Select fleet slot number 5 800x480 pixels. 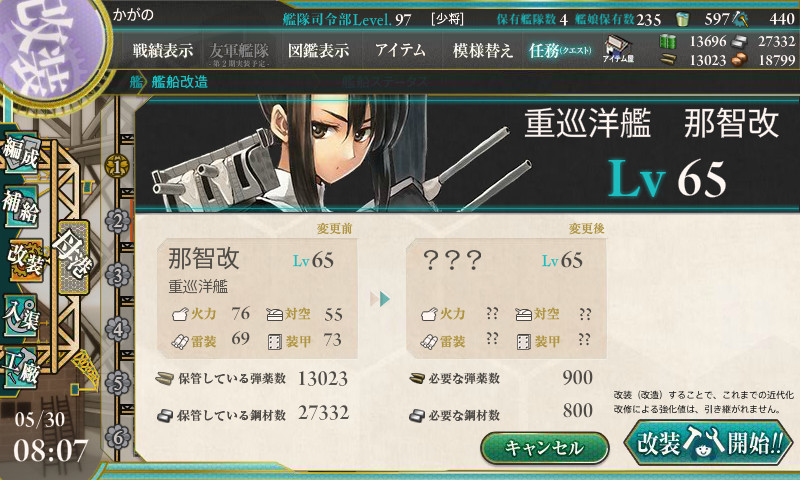pos(118,382)
